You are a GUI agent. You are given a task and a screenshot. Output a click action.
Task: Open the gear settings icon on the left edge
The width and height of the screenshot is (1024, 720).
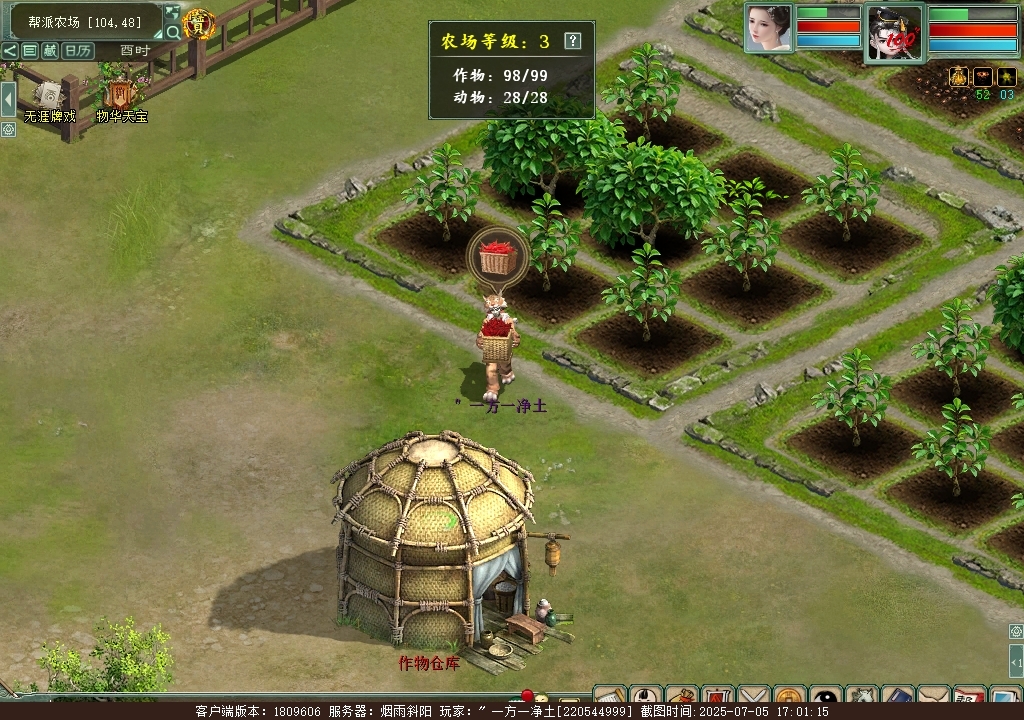click(8, 129)
